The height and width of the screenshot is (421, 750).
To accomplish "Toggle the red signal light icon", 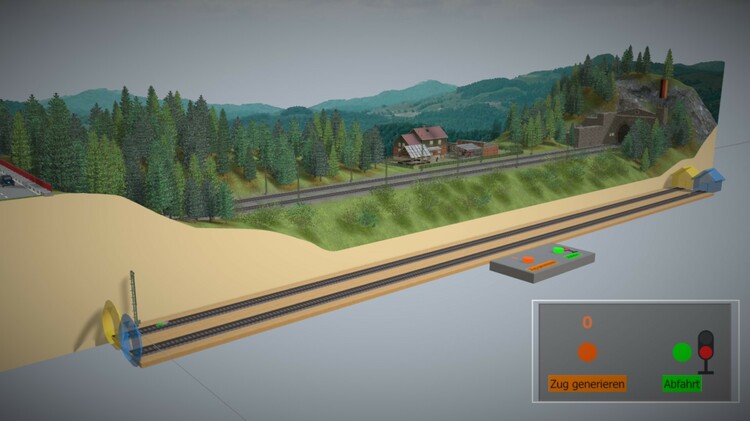I will pos(706,351).
